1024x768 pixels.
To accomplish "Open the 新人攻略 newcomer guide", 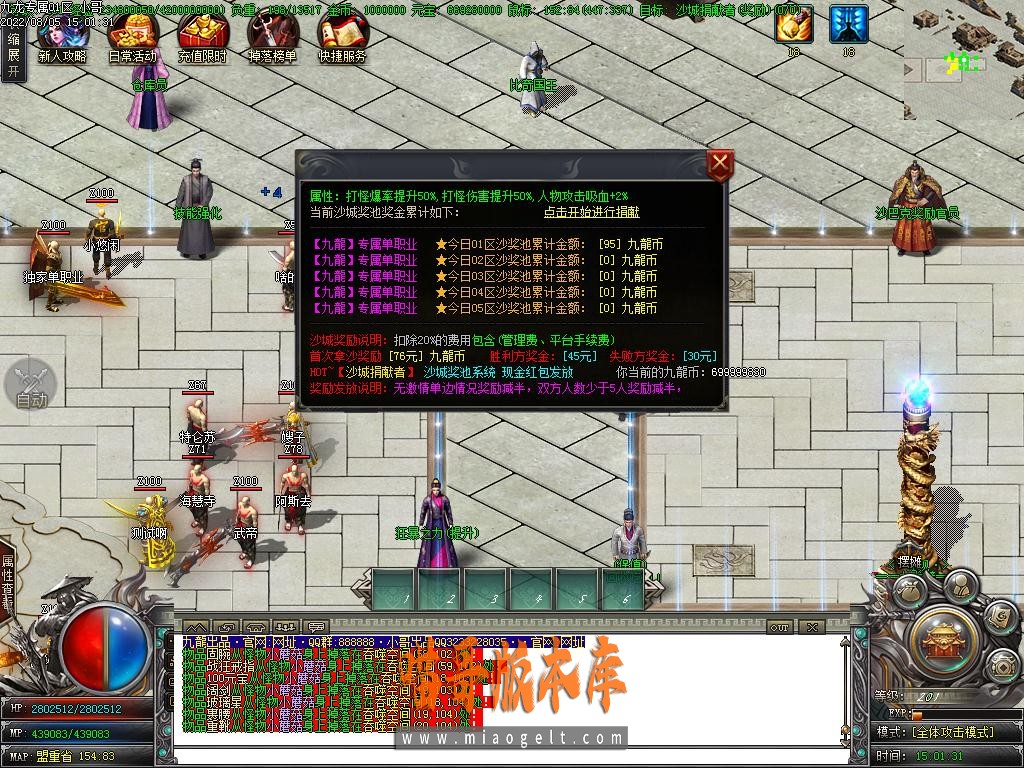I will point(61,40).
